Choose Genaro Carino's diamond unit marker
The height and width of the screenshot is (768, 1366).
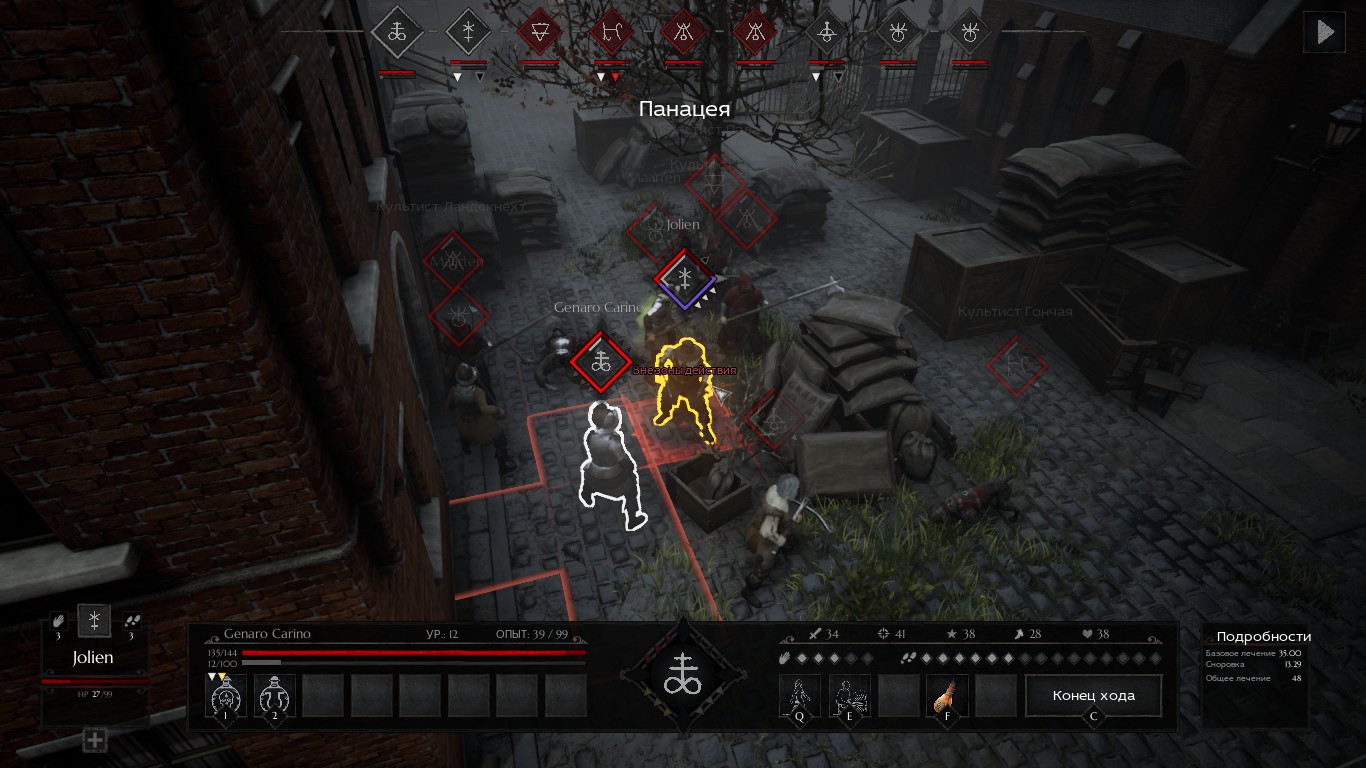pyautogui.click(x=601, y=360)
